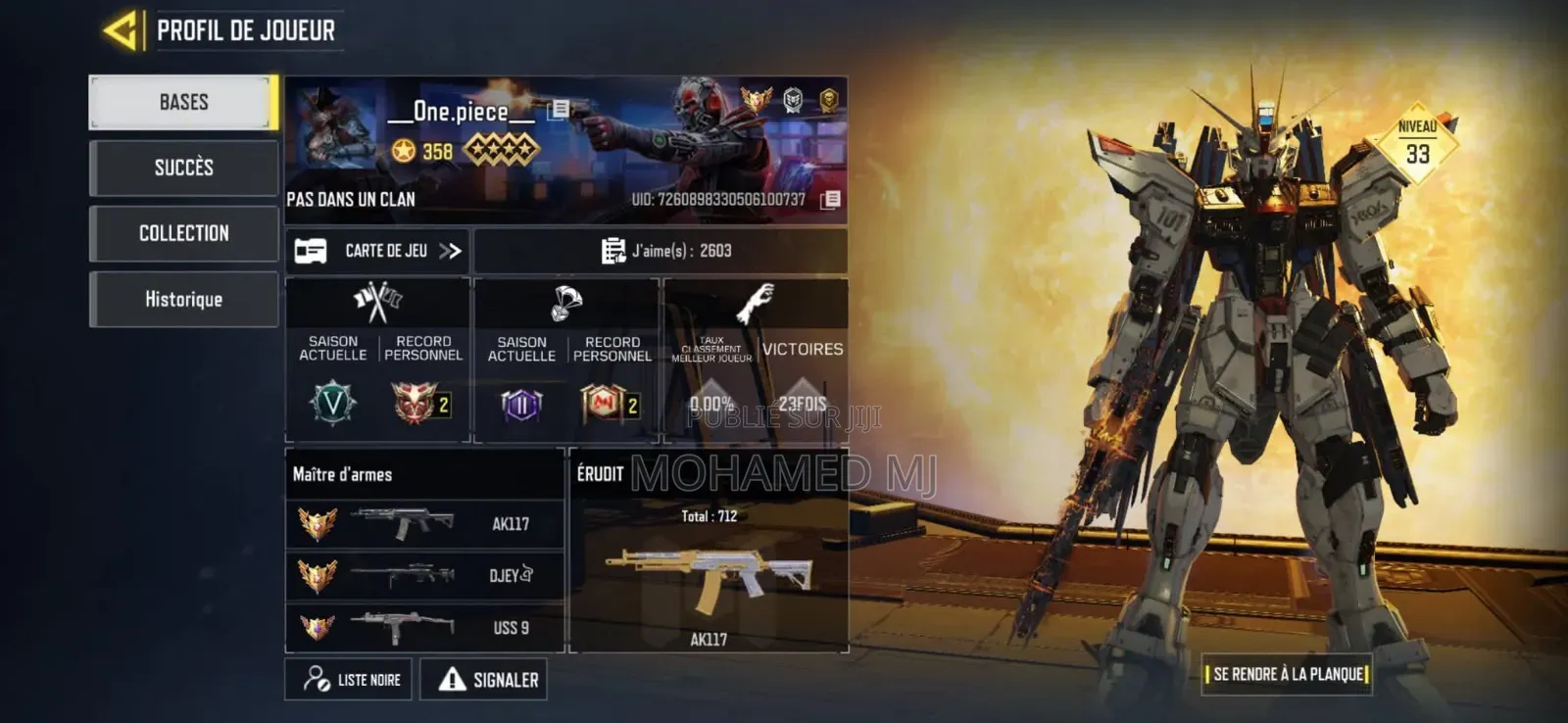Open the battle royale rank stats panel
Screen dimensions: 1568x723
pyautogui.click(x=567, y=361)
